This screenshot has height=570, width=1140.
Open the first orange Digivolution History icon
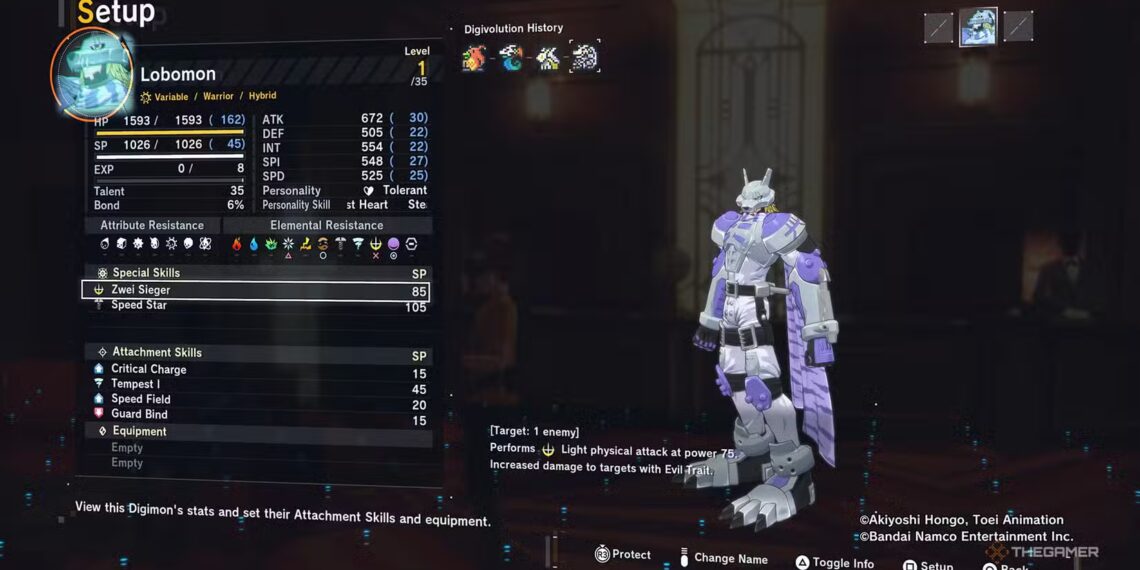click(x=474, y=58)
